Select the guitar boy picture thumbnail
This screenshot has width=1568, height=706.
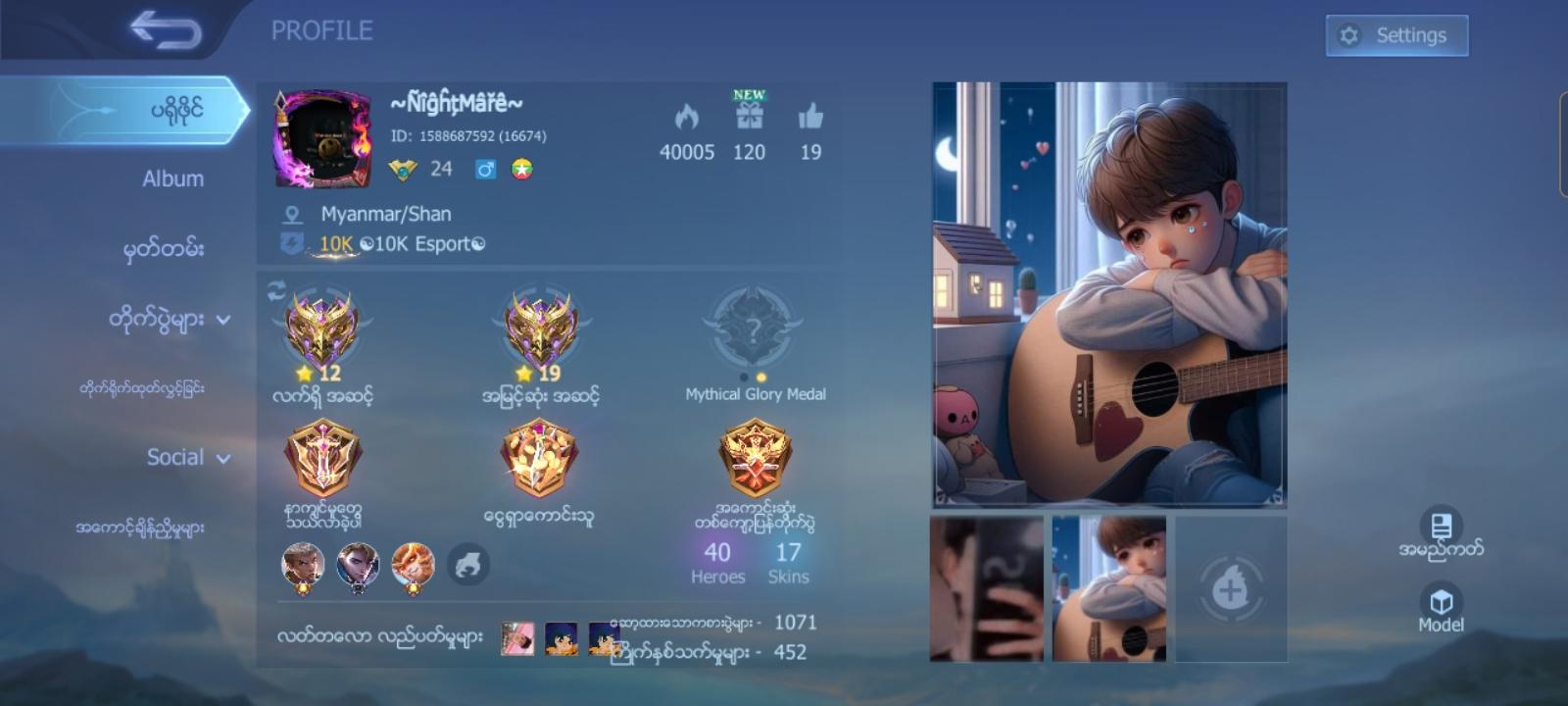[1108, 588]
